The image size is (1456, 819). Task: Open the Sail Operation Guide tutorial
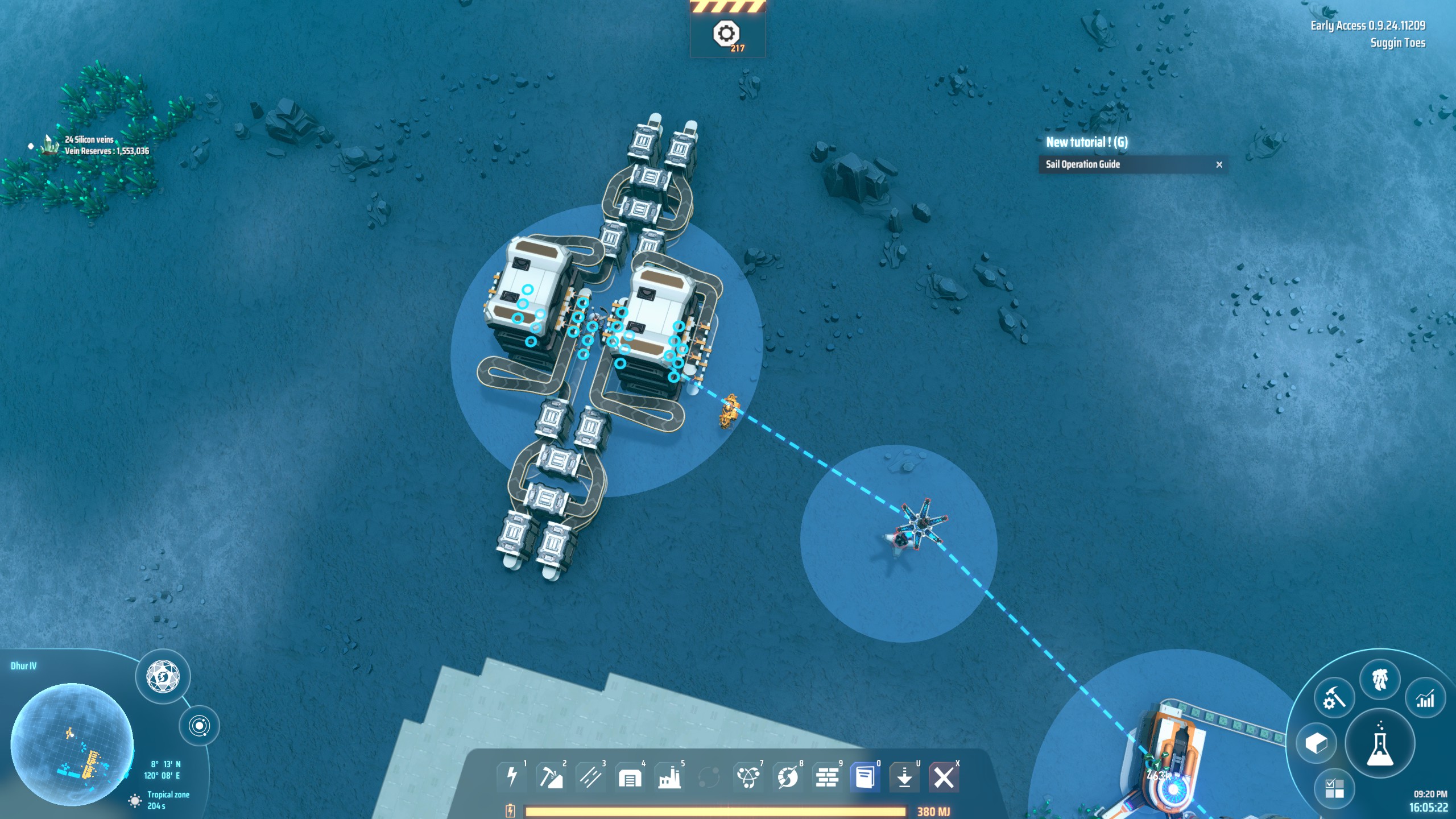point(1083,164)
